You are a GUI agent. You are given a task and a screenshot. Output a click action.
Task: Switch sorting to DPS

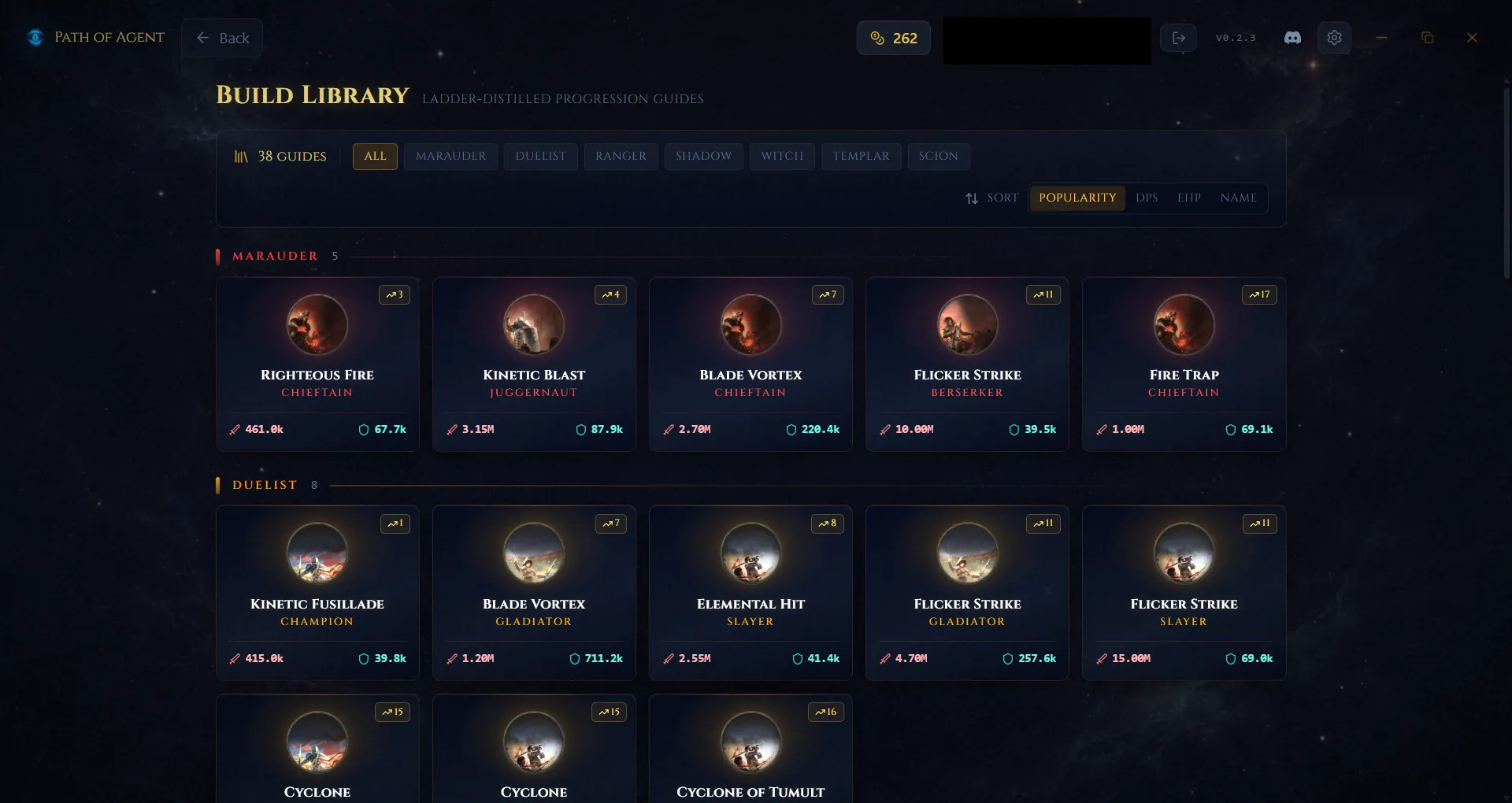1147,198
